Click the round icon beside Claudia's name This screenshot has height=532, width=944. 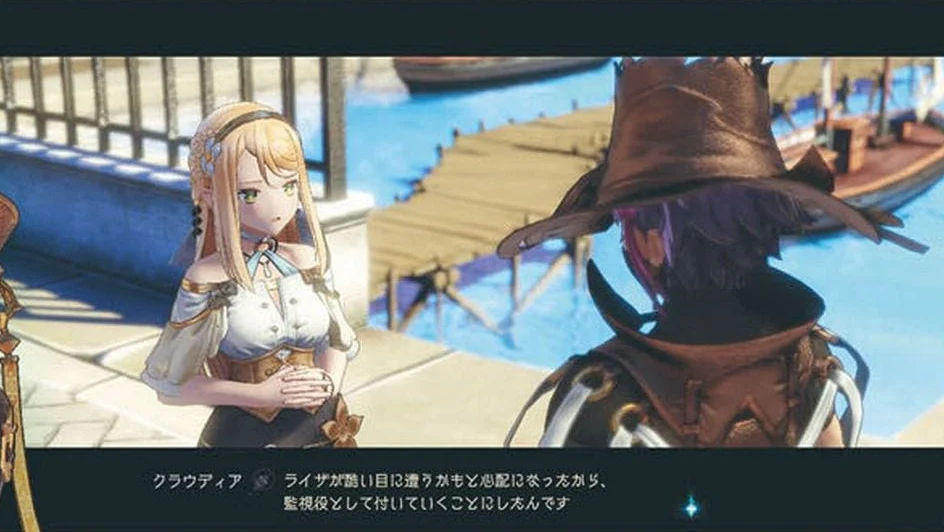pyautogui.click(x=263, y=480)
